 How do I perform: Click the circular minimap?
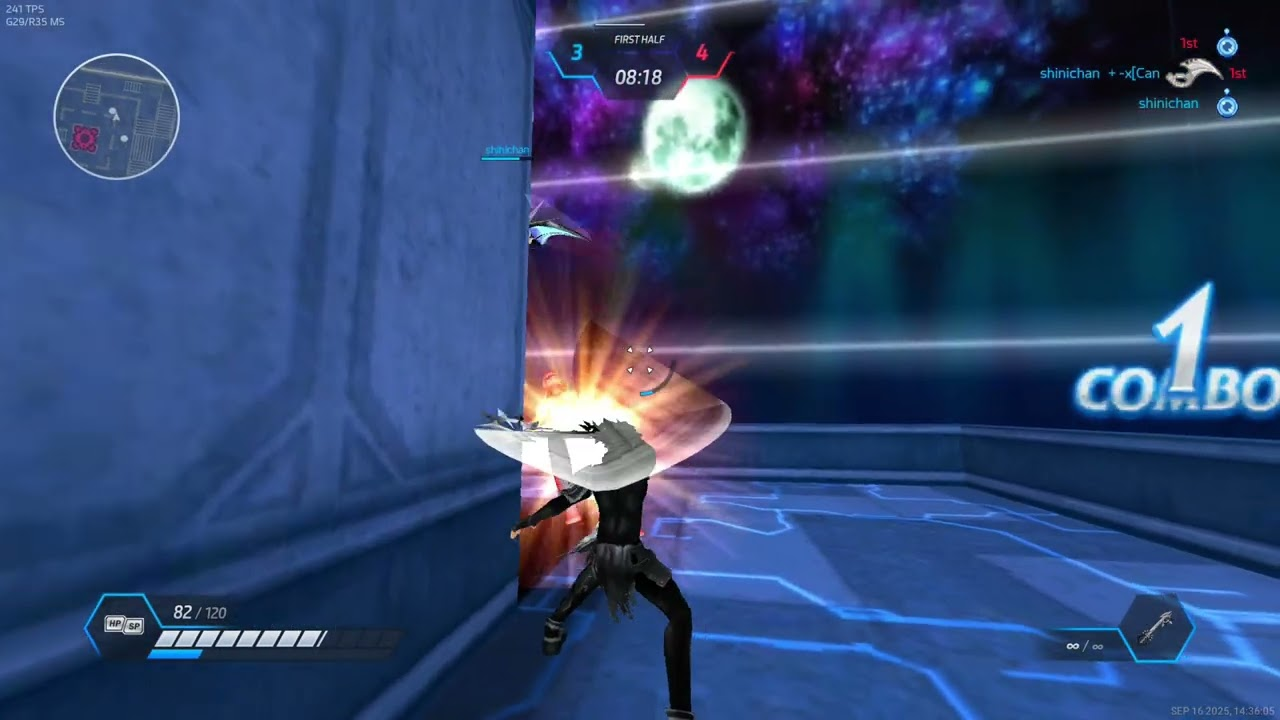tap(116, 117)
